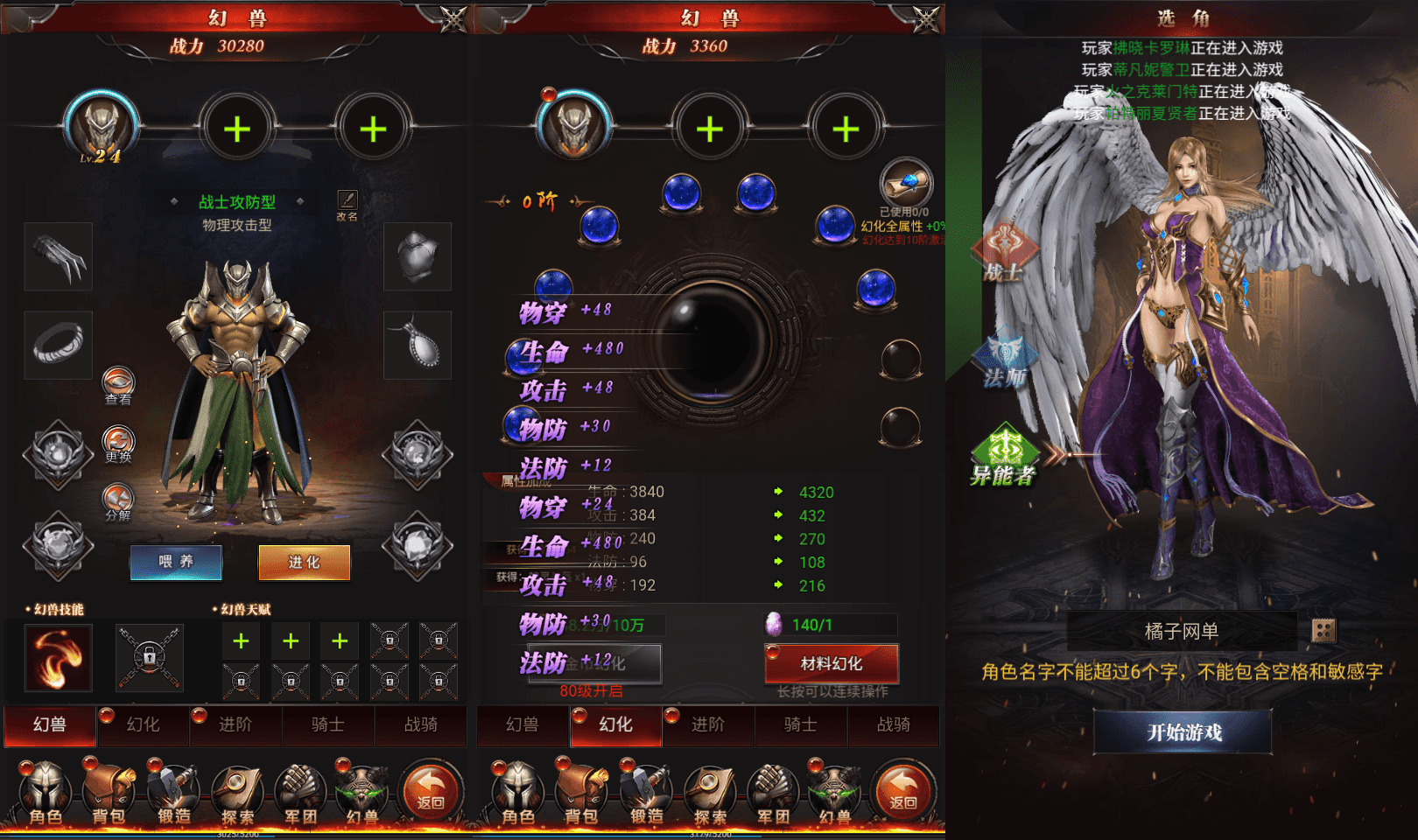Switch to the 幻化 tab
This screenshot has height=840, width=1418.
click(x=142, y=725)
